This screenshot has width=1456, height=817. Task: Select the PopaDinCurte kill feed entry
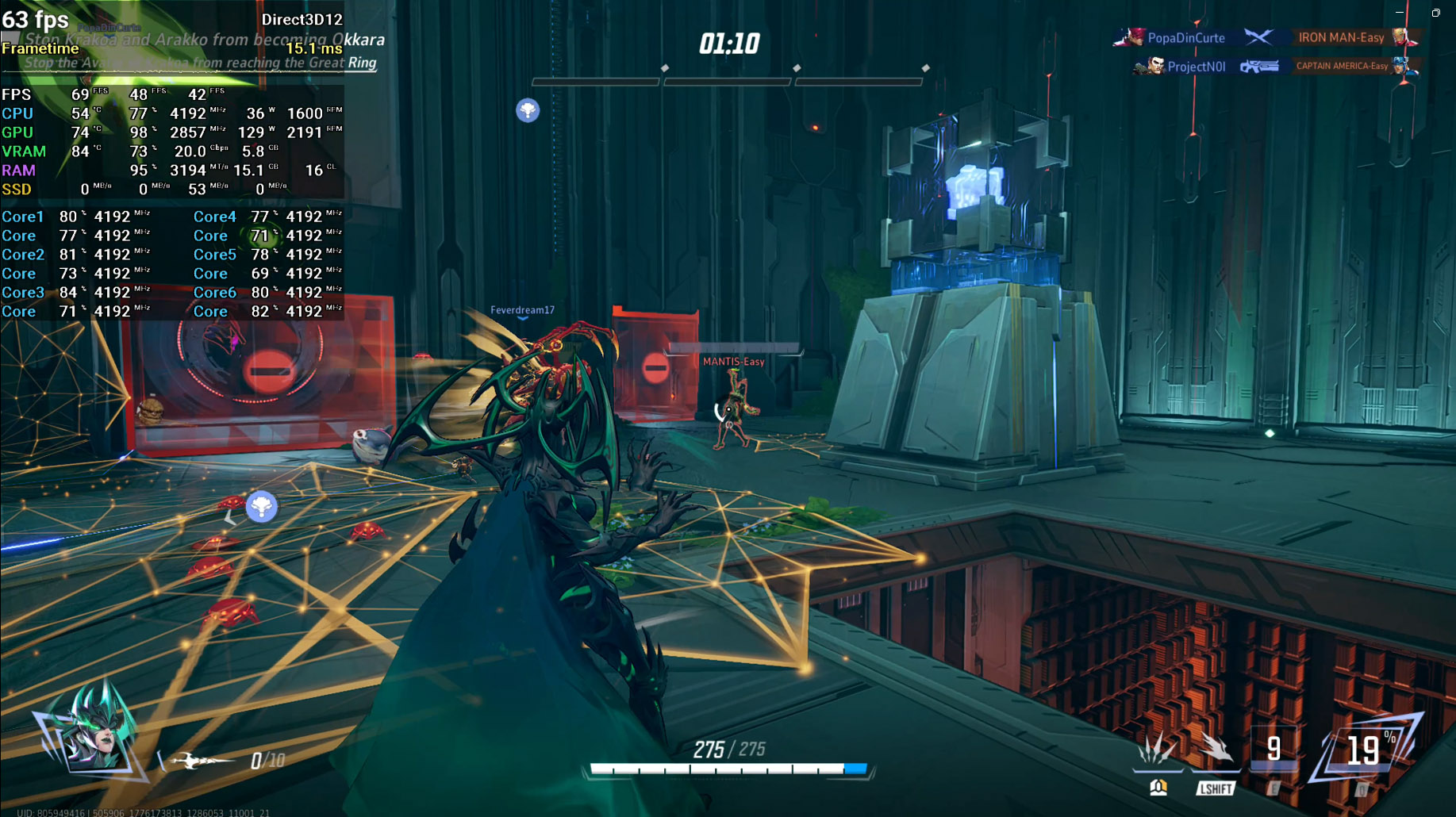pos(1185,38)
